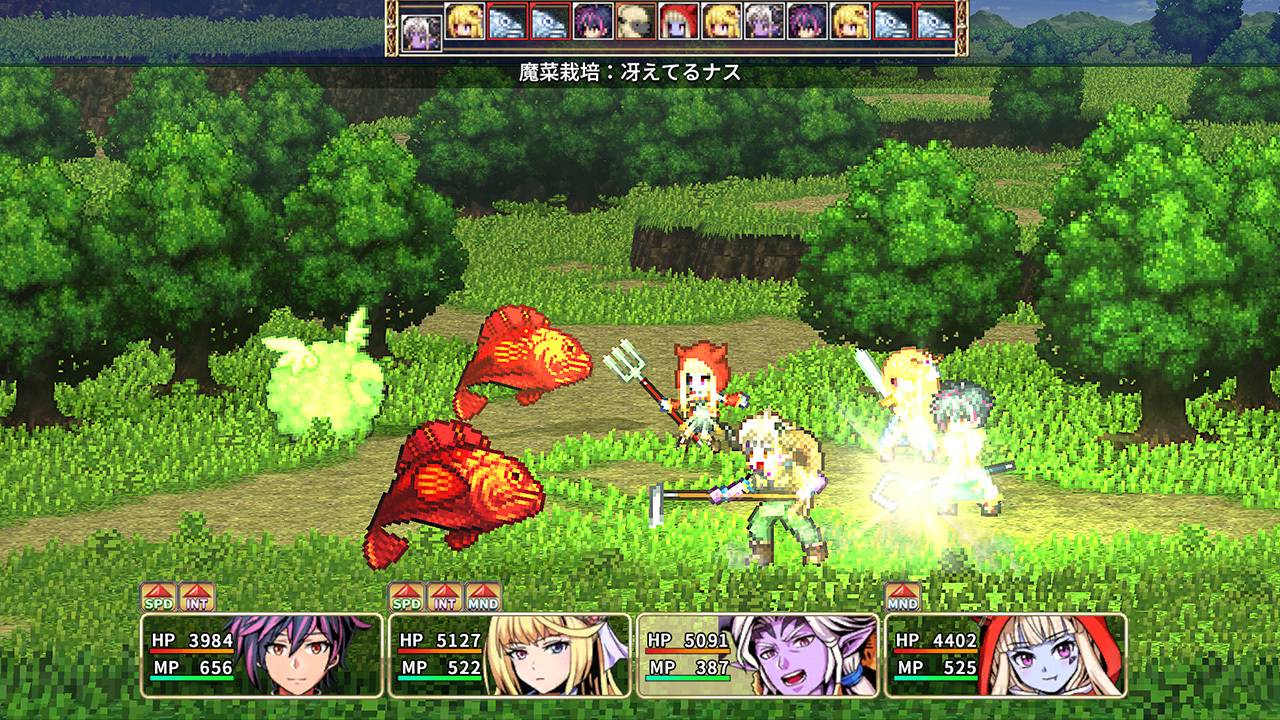Screen dimensions: 1280x720
Task: Select the dark-haired hero's status panel
Action: pos(262,655)
